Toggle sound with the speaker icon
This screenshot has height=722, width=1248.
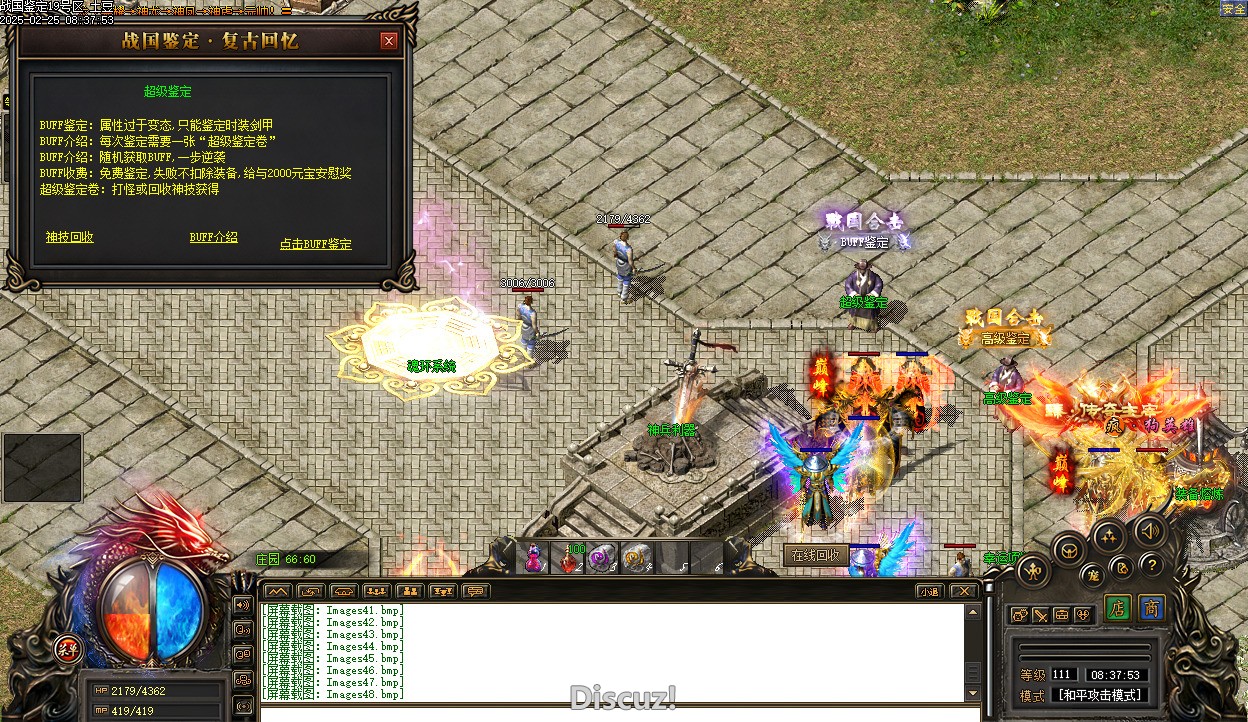[1149, 530]
